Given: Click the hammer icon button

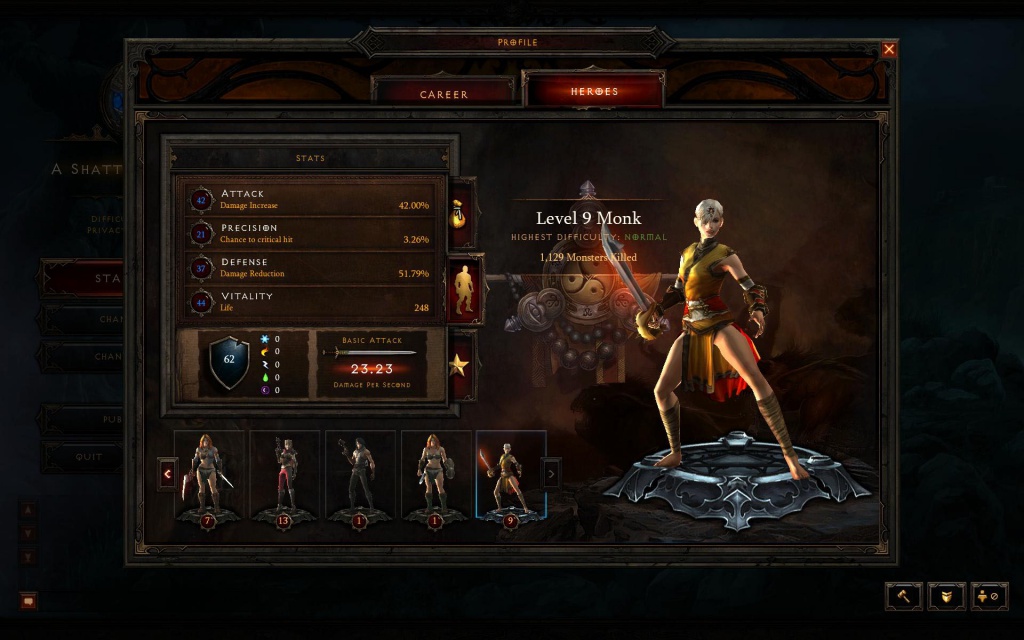Looking at the screenshot, I should [x=903, y=596].
